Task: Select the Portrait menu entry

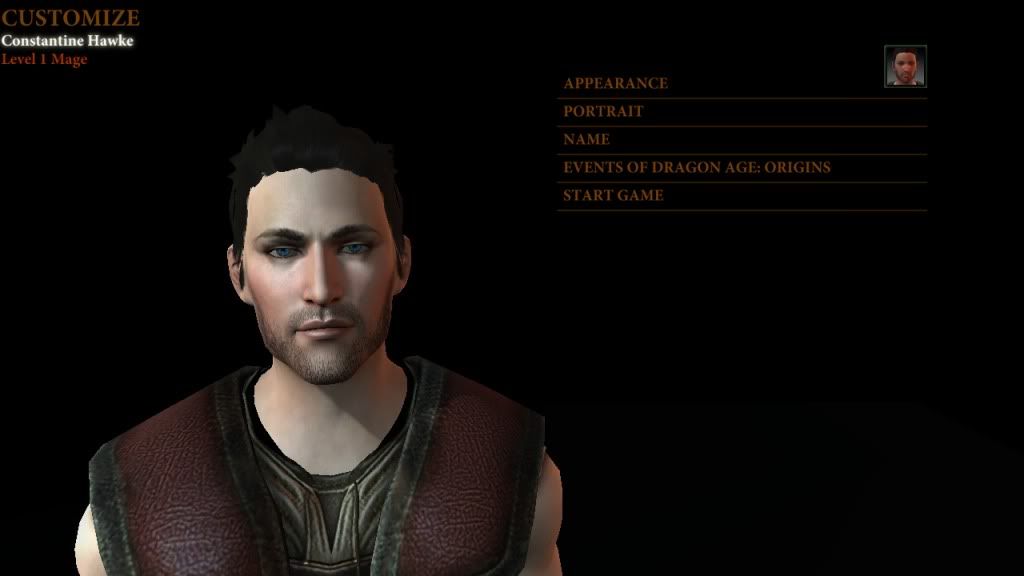Action: tap(603, 111)
